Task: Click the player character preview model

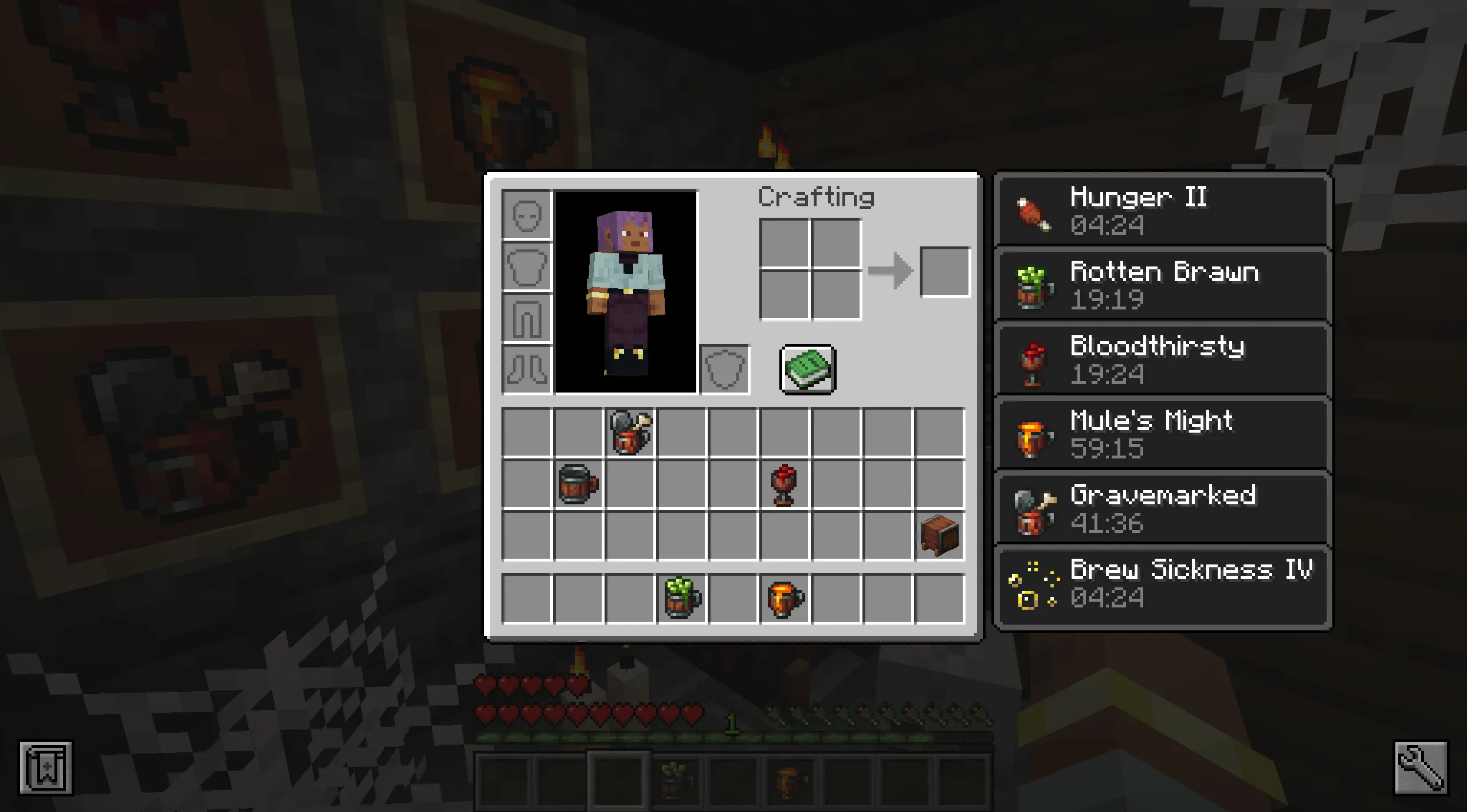Action: pyautogui.click(x=626, y=292)
